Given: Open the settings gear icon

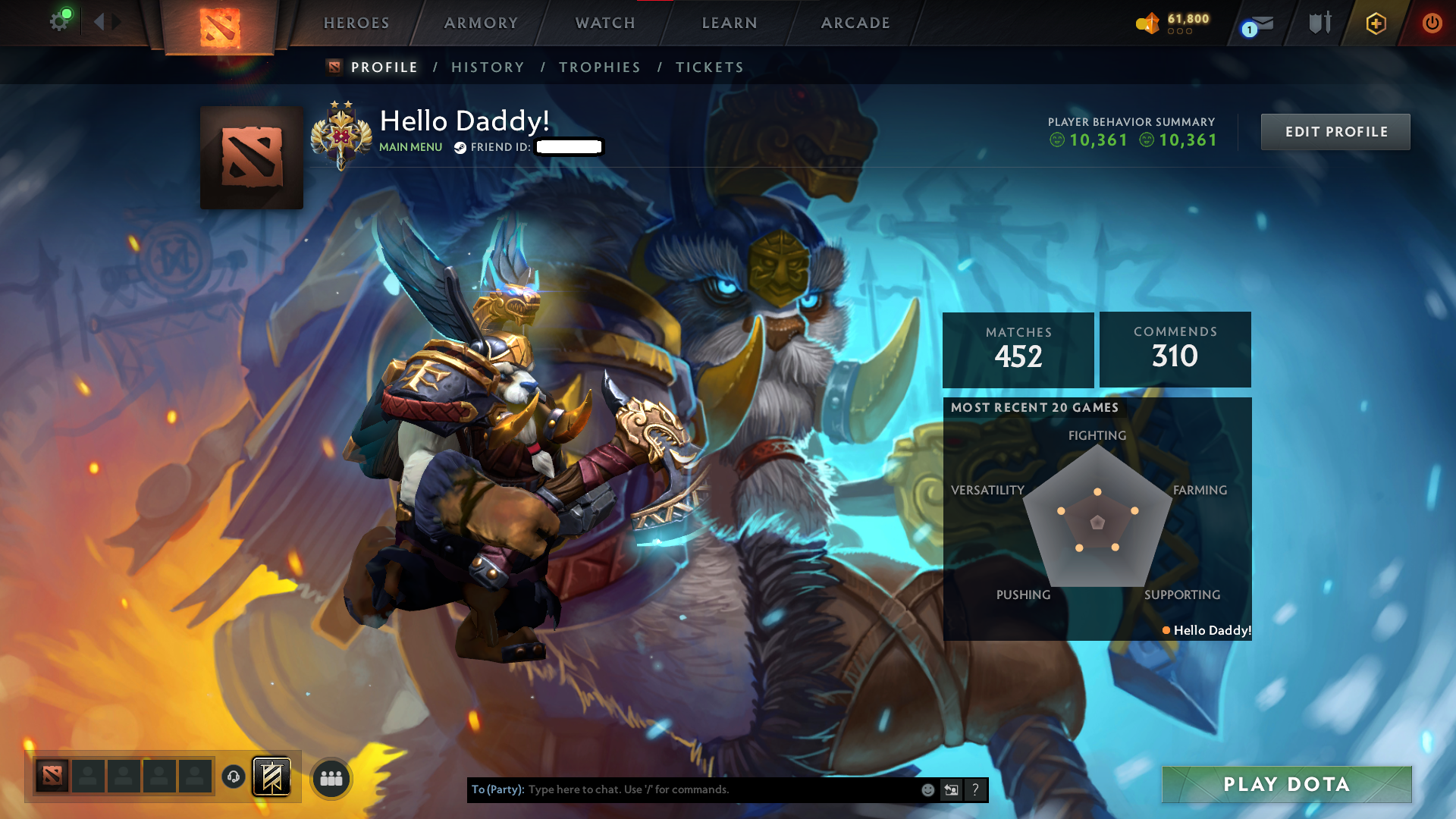Looking at the screenshot, I should [x=60, y=20].
